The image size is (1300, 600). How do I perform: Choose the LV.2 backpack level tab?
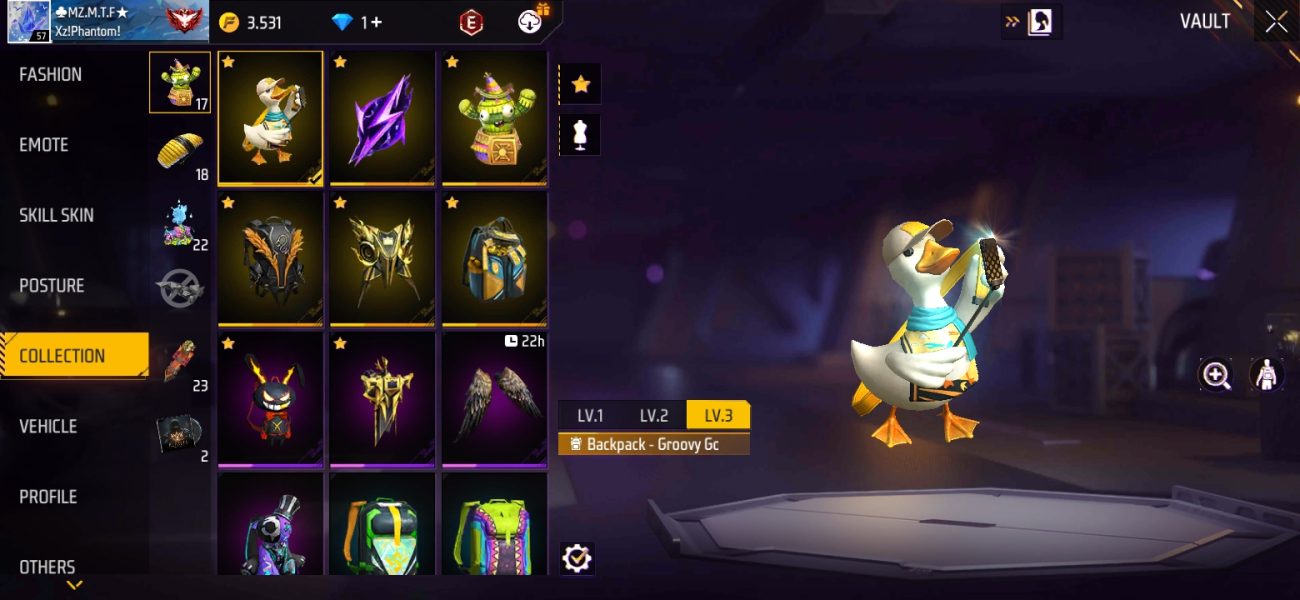click(654, 416)
